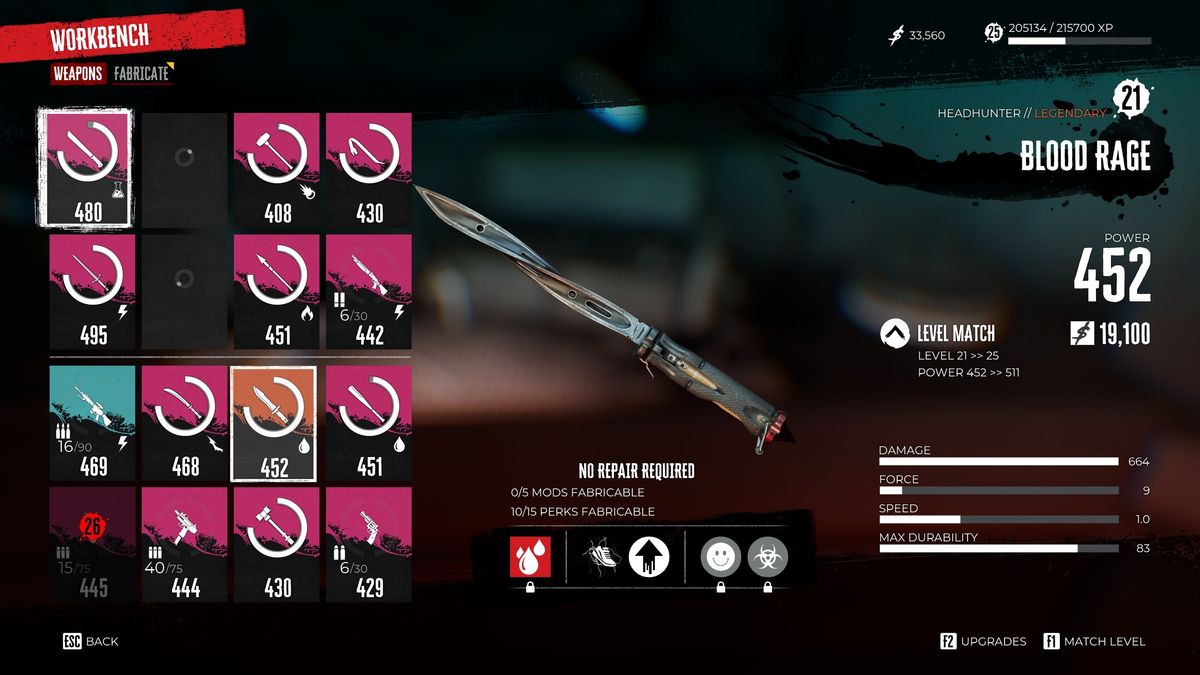Pick the 444 power submachine gun slot

[x=185, y=544]
